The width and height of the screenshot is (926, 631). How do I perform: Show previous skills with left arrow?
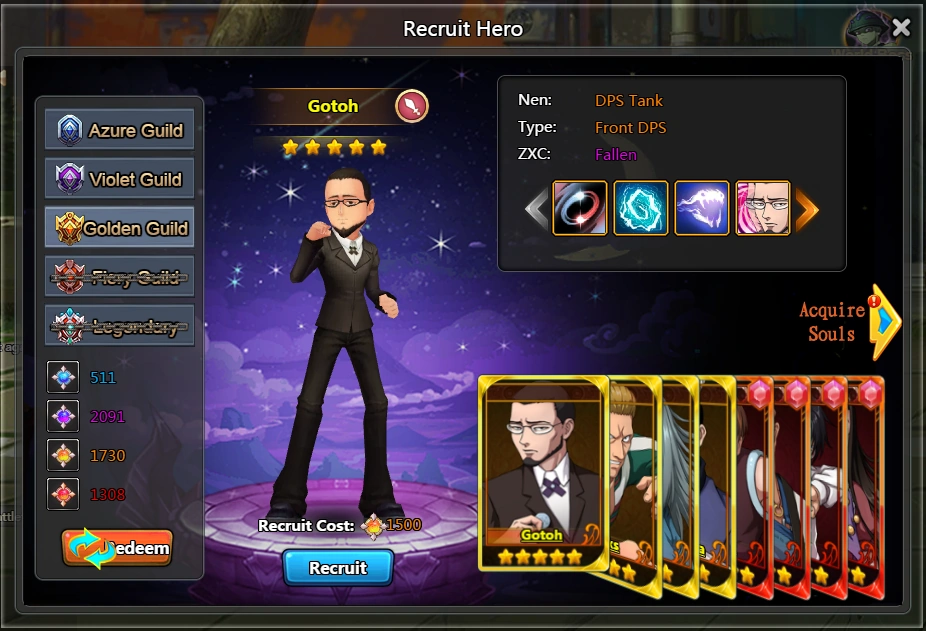coord(537,209)
